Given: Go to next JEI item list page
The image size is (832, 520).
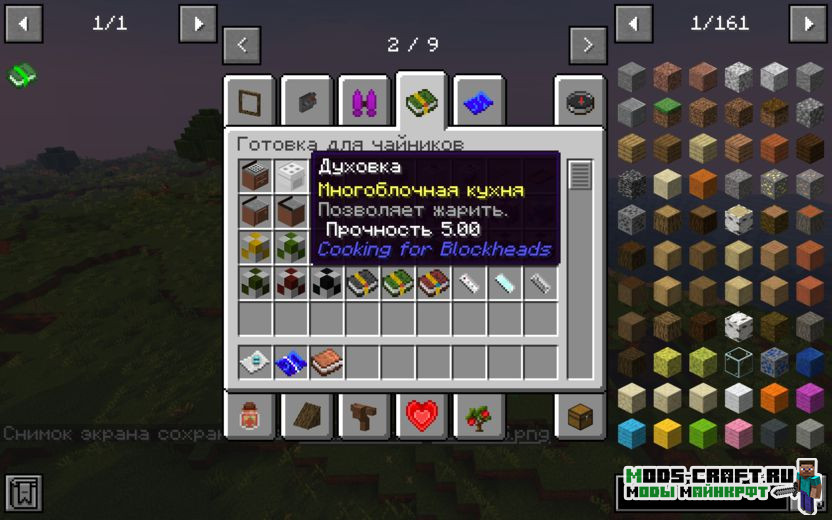Looking at the screenshot, I should (807, 23).
